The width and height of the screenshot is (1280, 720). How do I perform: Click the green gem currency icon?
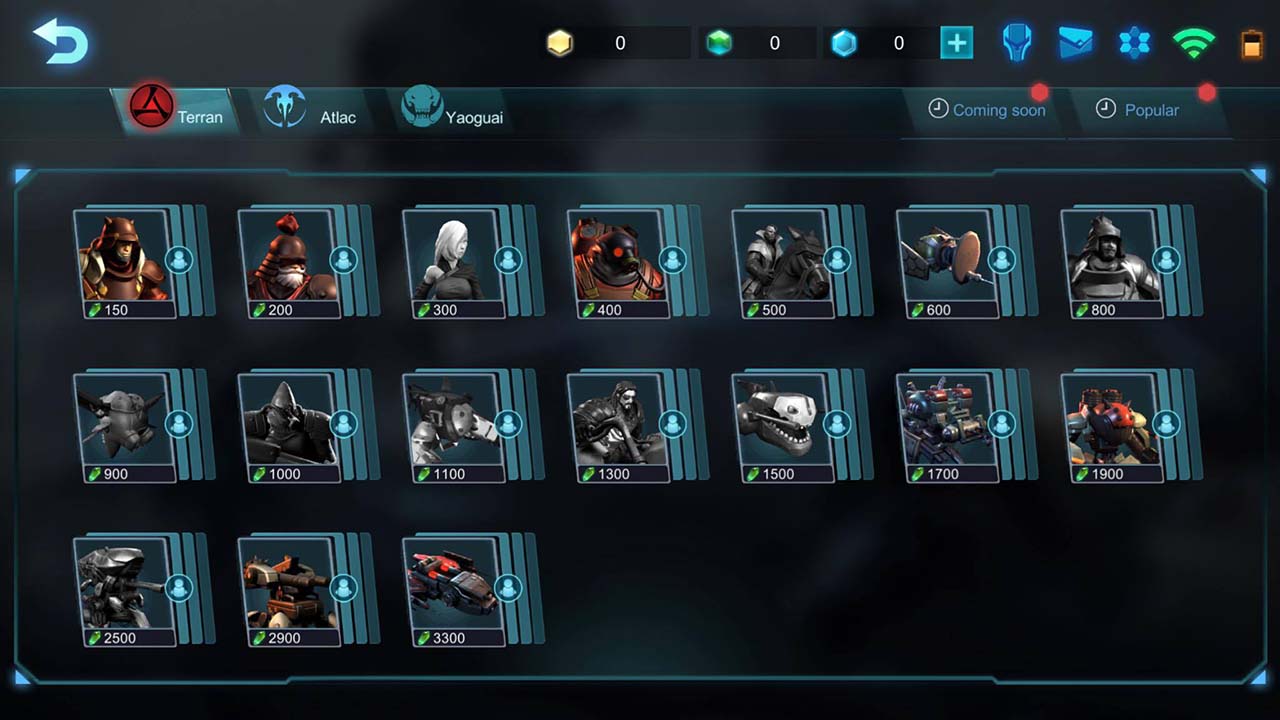tap(720, 42)
